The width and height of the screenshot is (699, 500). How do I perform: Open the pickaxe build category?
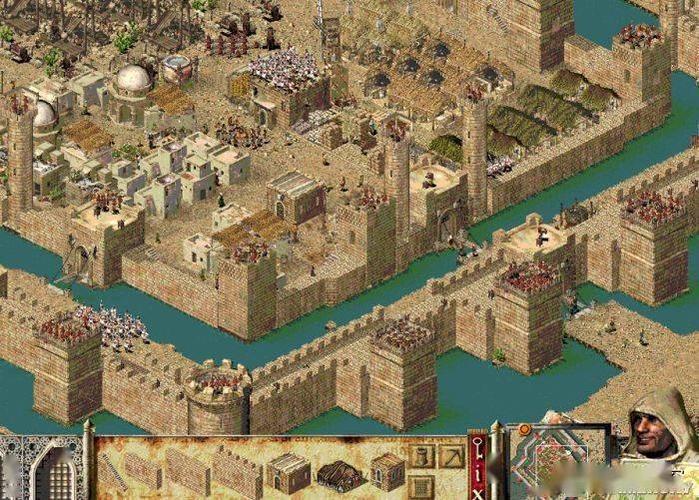(452, 456)
